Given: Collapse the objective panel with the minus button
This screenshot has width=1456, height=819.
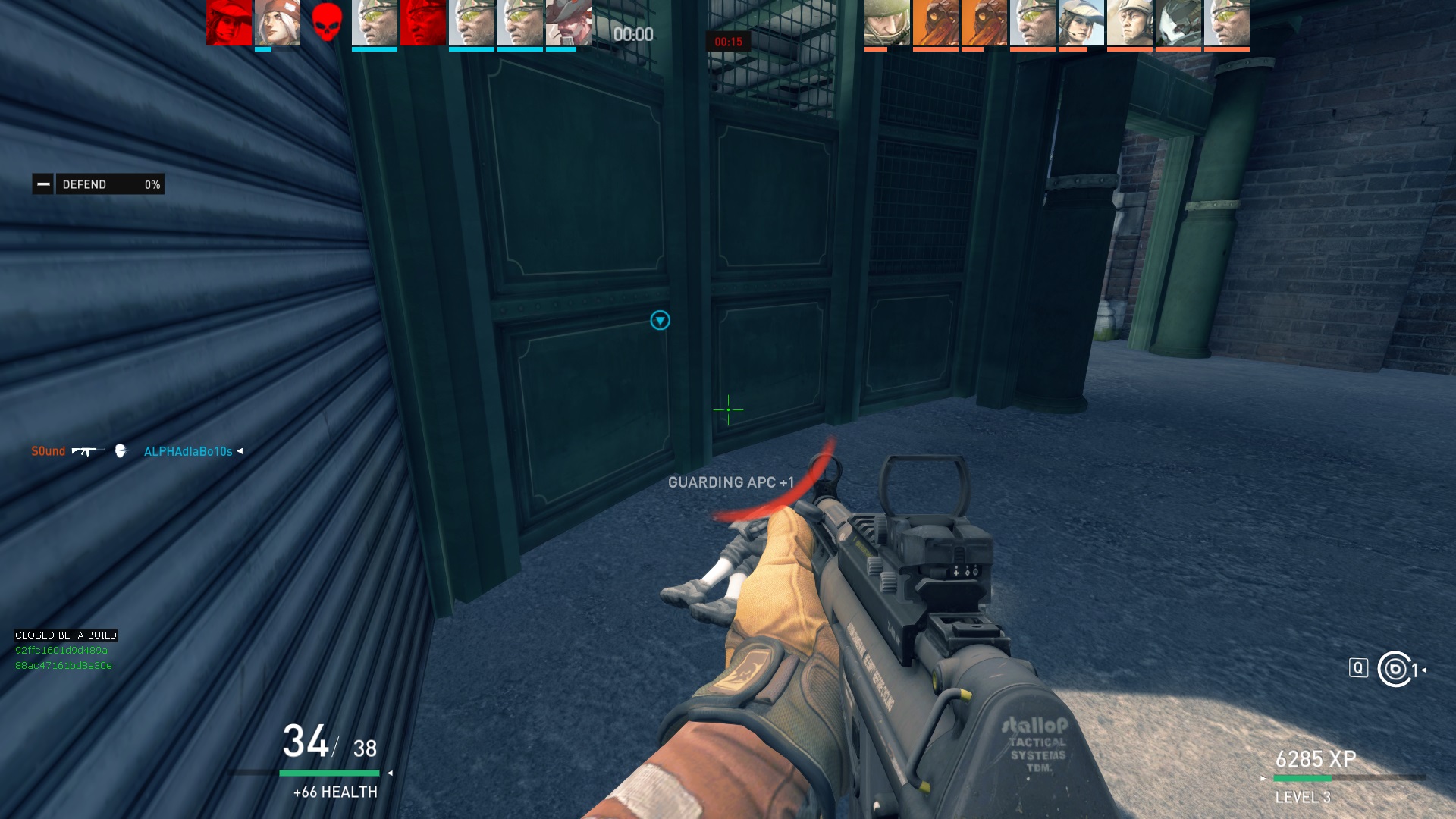Looking at the screenshot, I should click(x=43, y=184).
